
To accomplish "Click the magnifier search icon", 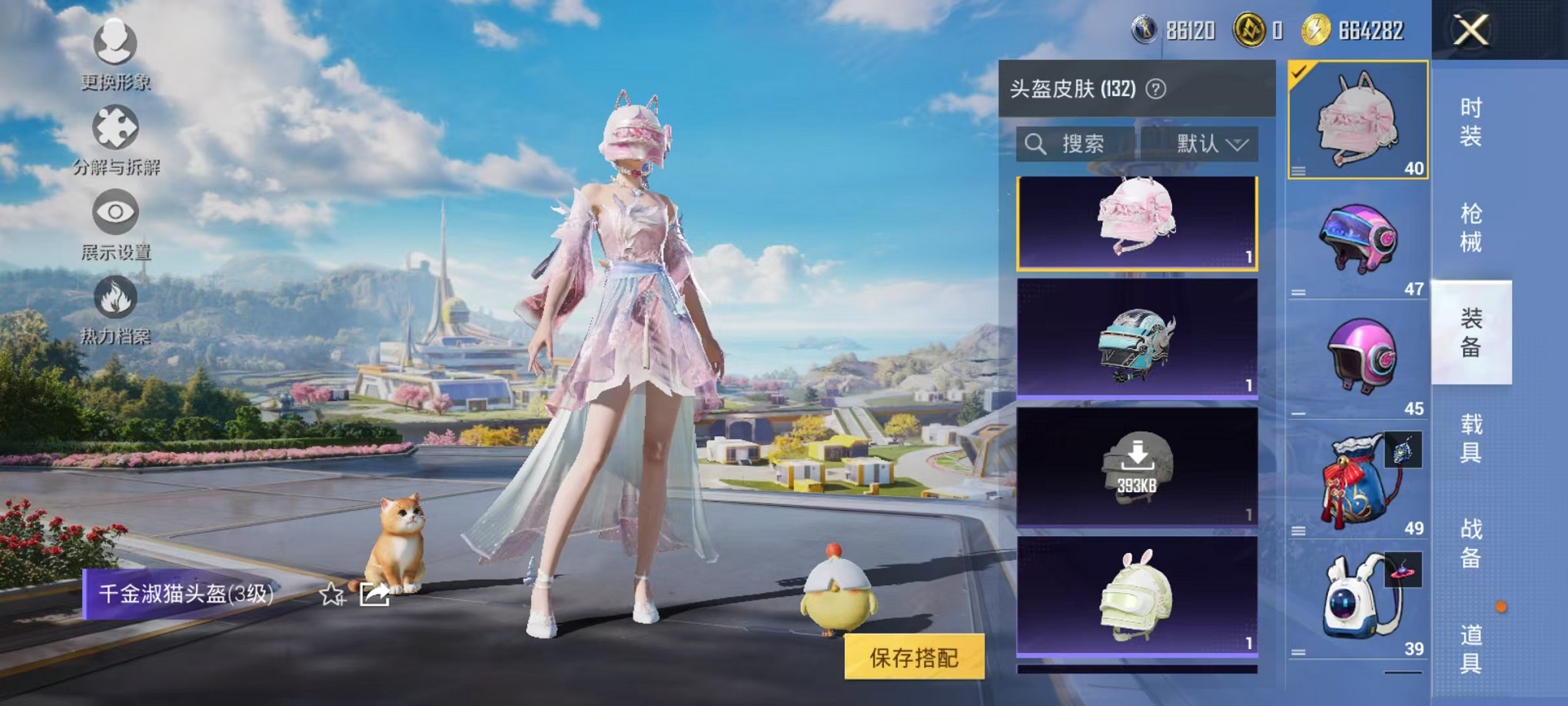I will pos(1038,145).
